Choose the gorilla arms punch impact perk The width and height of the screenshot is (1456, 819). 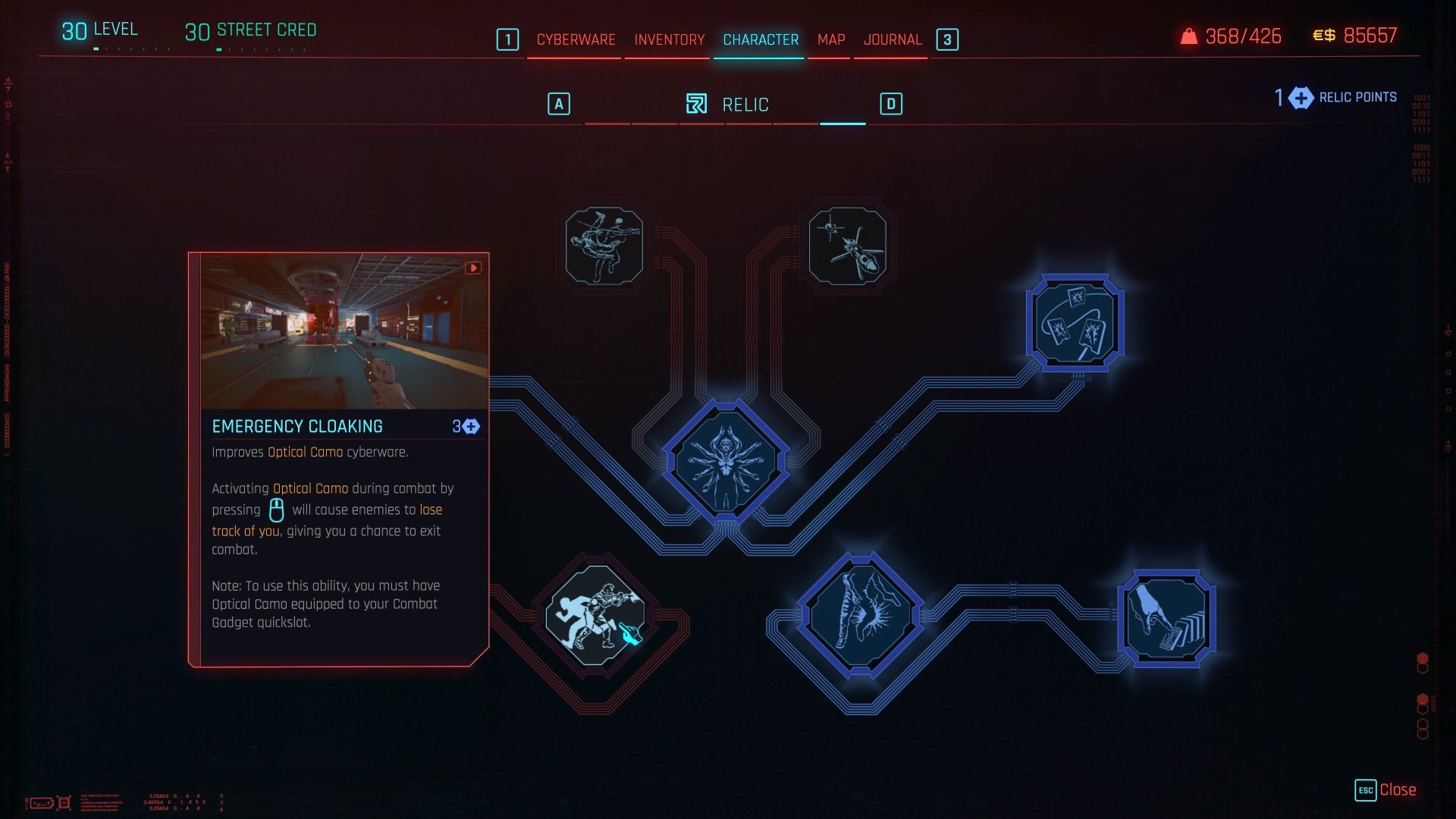pyautogui.click(x=860, y=615)
